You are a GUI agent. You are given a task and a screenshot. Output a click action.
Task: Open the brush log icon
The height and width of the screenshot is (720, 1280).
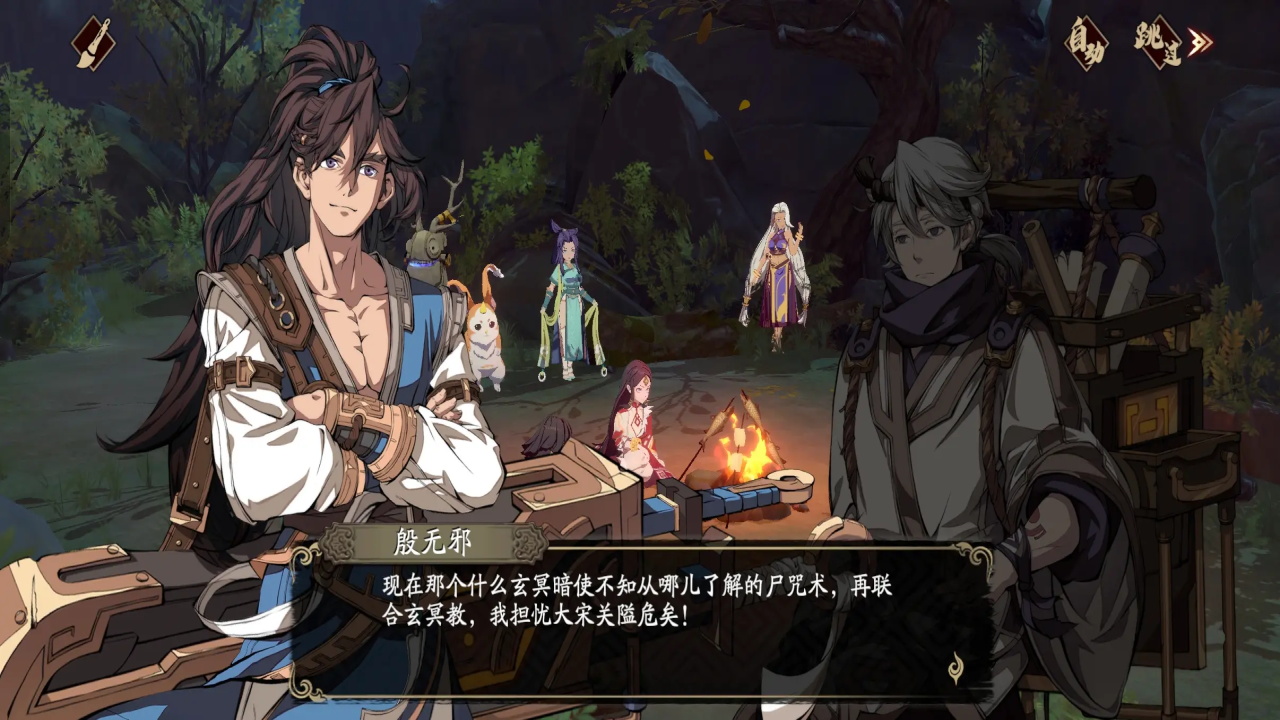(93, 43)
